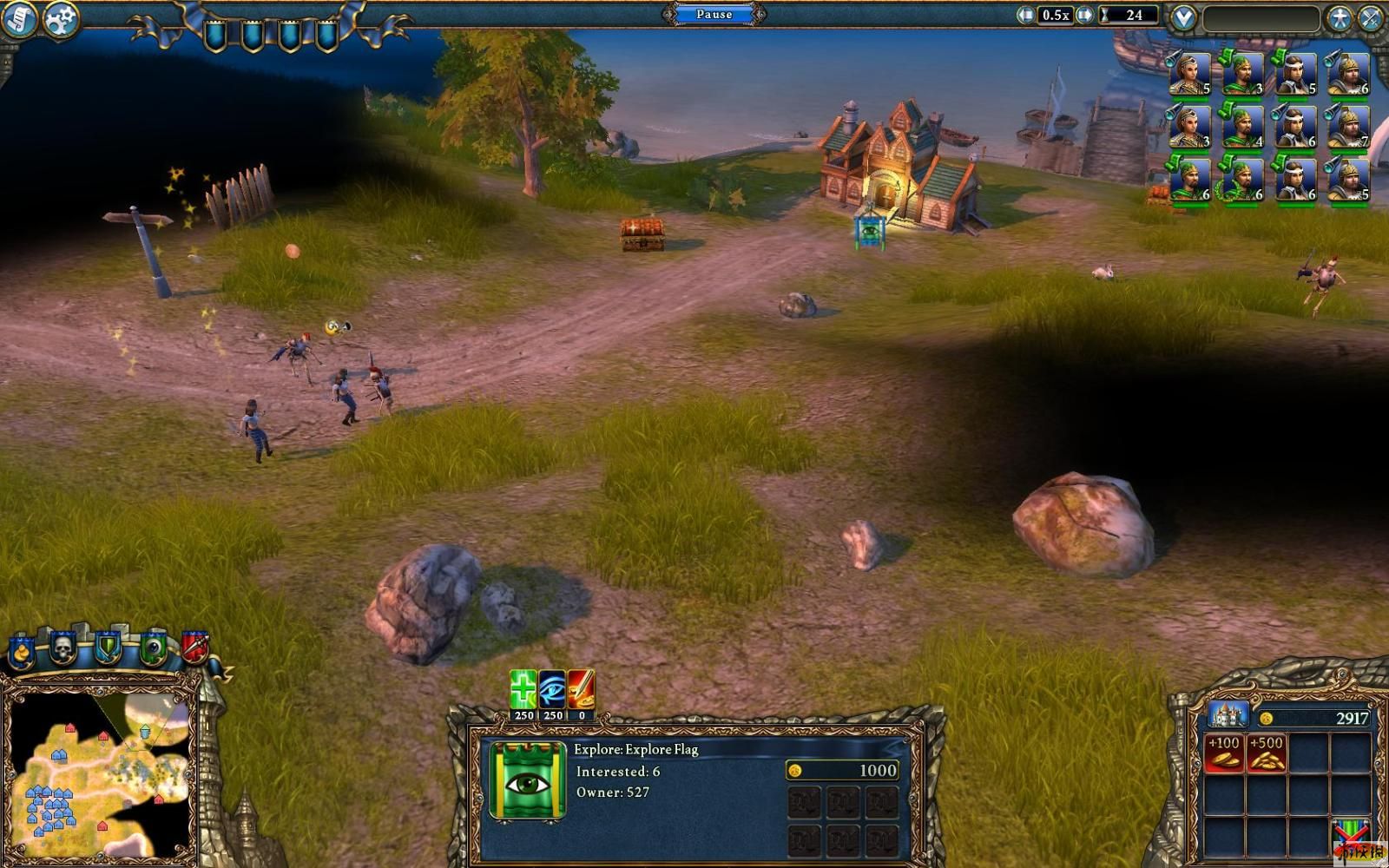Viewport: 1389px width, 868px height.
Task: Click the castle icon beside the gold total
Action: 1227,716
